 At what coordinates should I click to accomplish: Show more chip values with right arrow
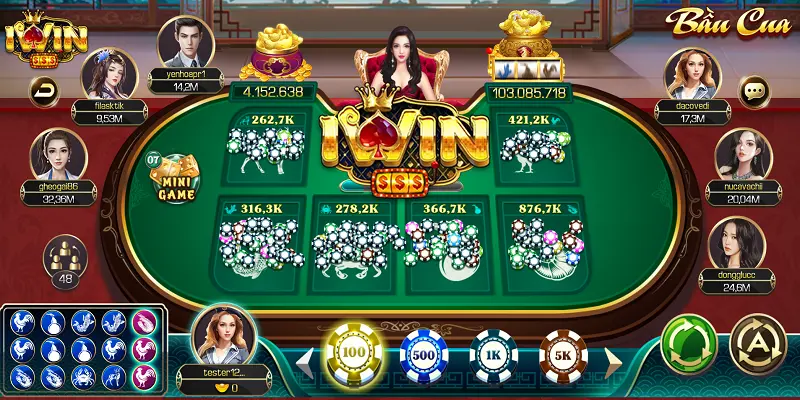[612, 357]
